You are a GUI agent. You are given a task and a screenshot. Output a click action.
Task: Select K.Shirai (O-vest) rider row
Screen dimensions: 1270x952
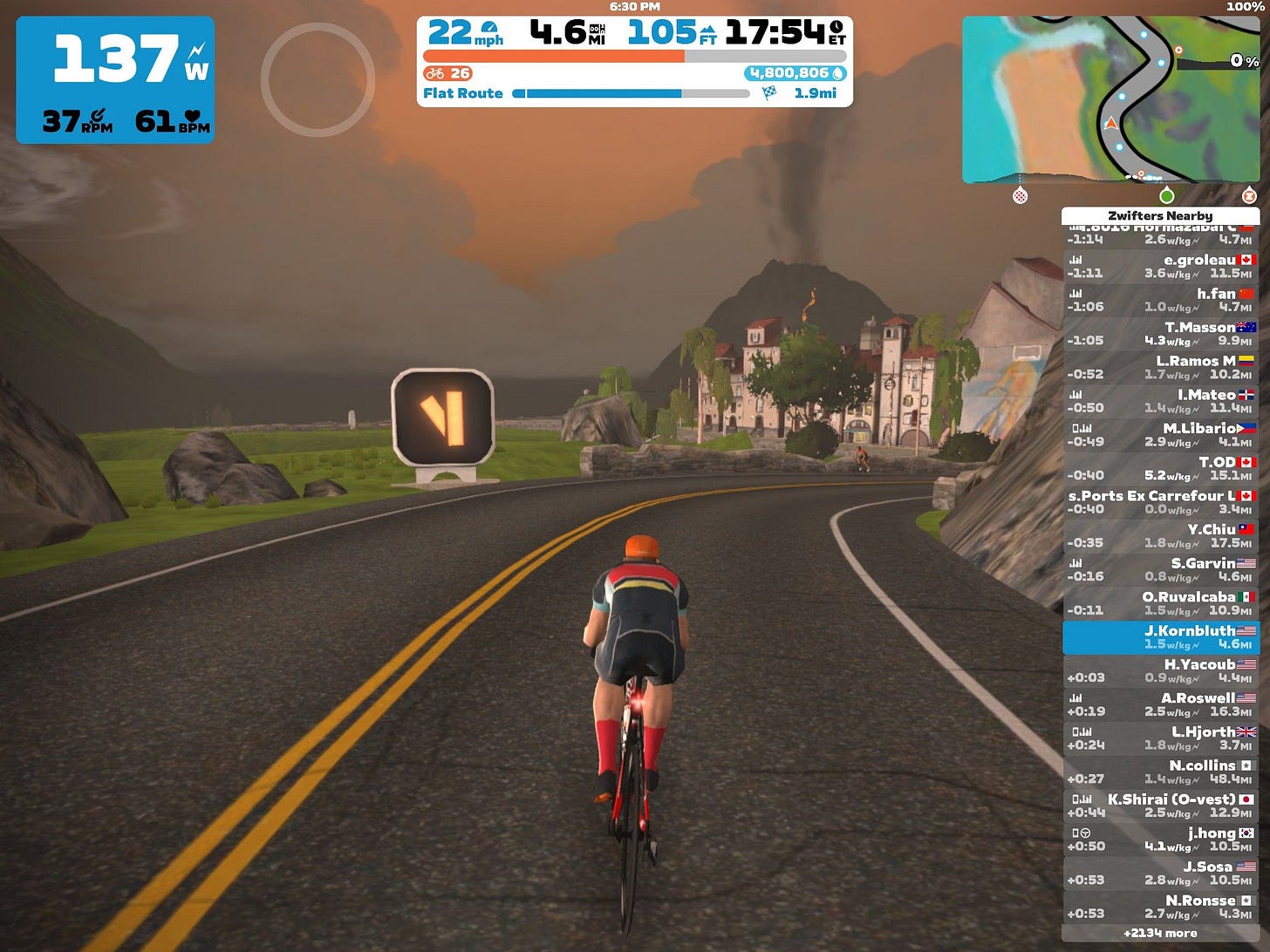point(1160,806)
